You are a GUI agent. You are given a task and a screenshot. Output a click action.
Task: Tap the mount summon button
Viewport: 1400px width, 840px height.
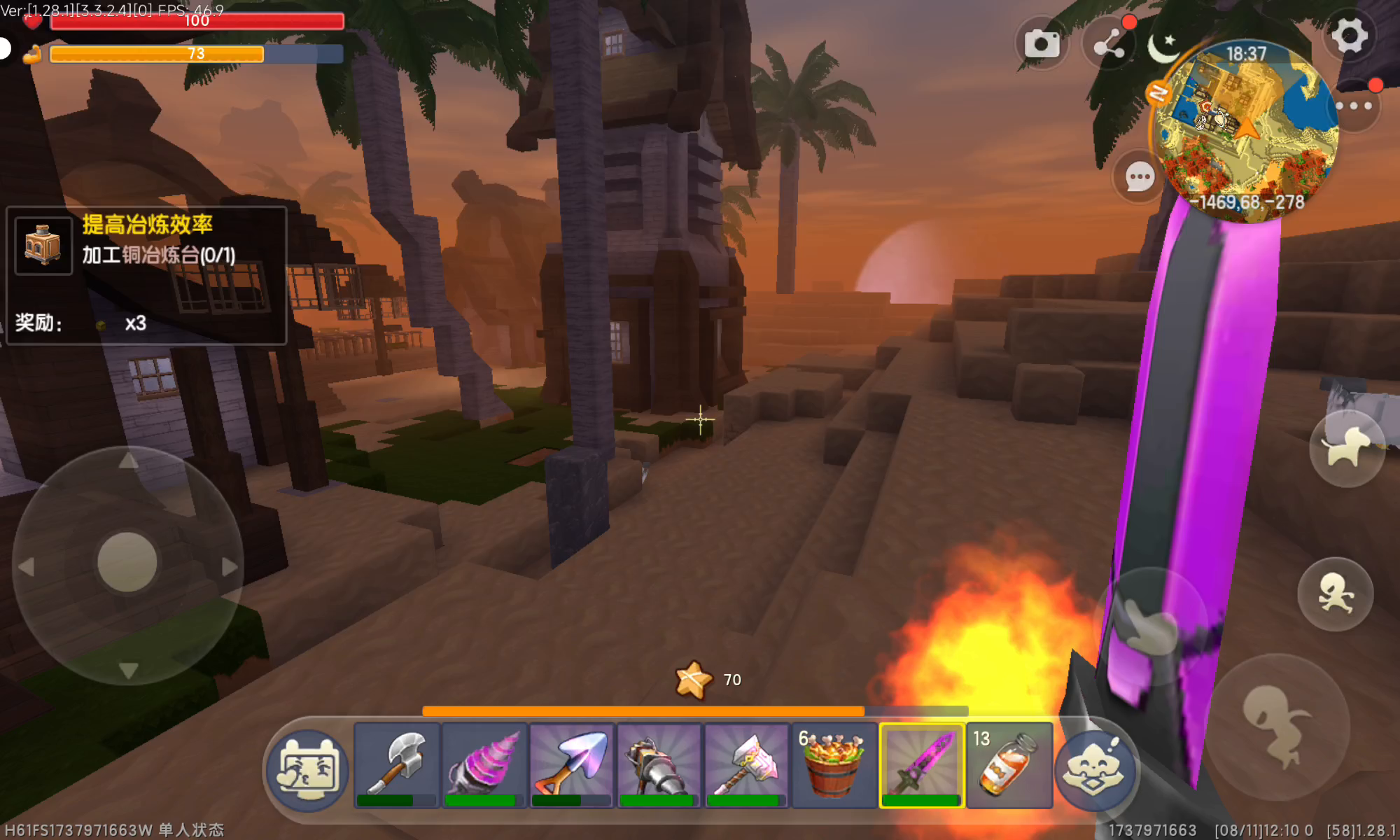(x=1347, y=448)
